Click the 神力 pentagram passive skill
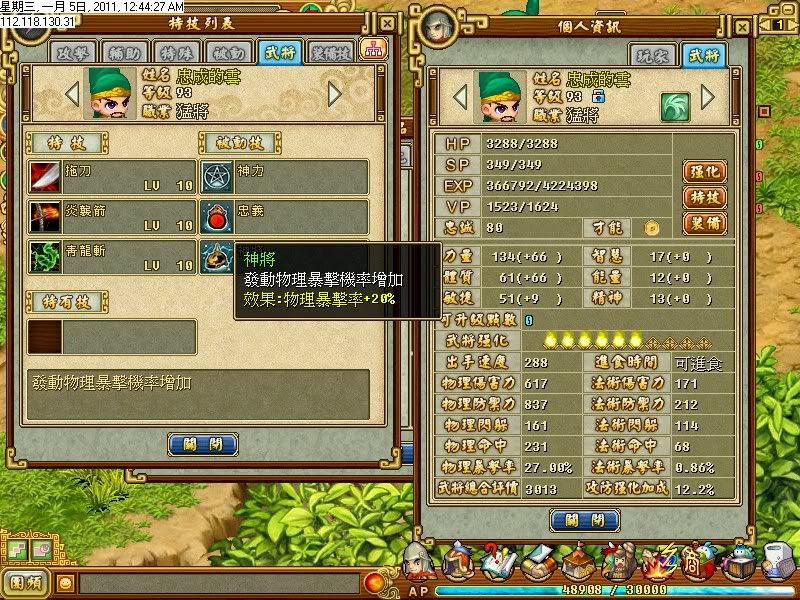This screenshot has width=800, height=600. (x=217, y=176)
